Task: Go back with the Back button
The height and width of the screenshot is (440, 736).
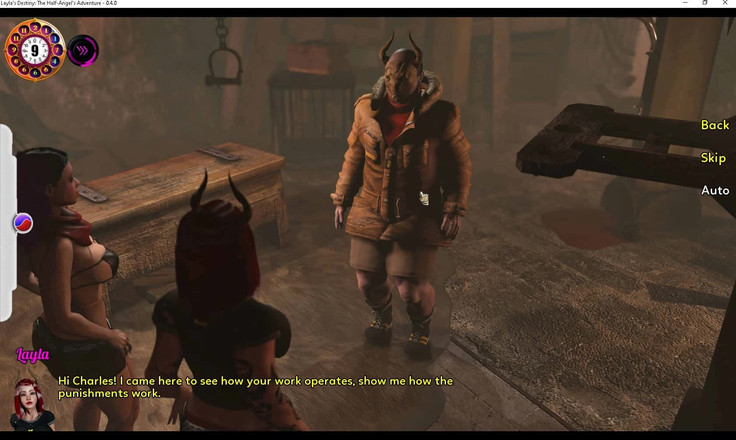Action: point(714,125)
